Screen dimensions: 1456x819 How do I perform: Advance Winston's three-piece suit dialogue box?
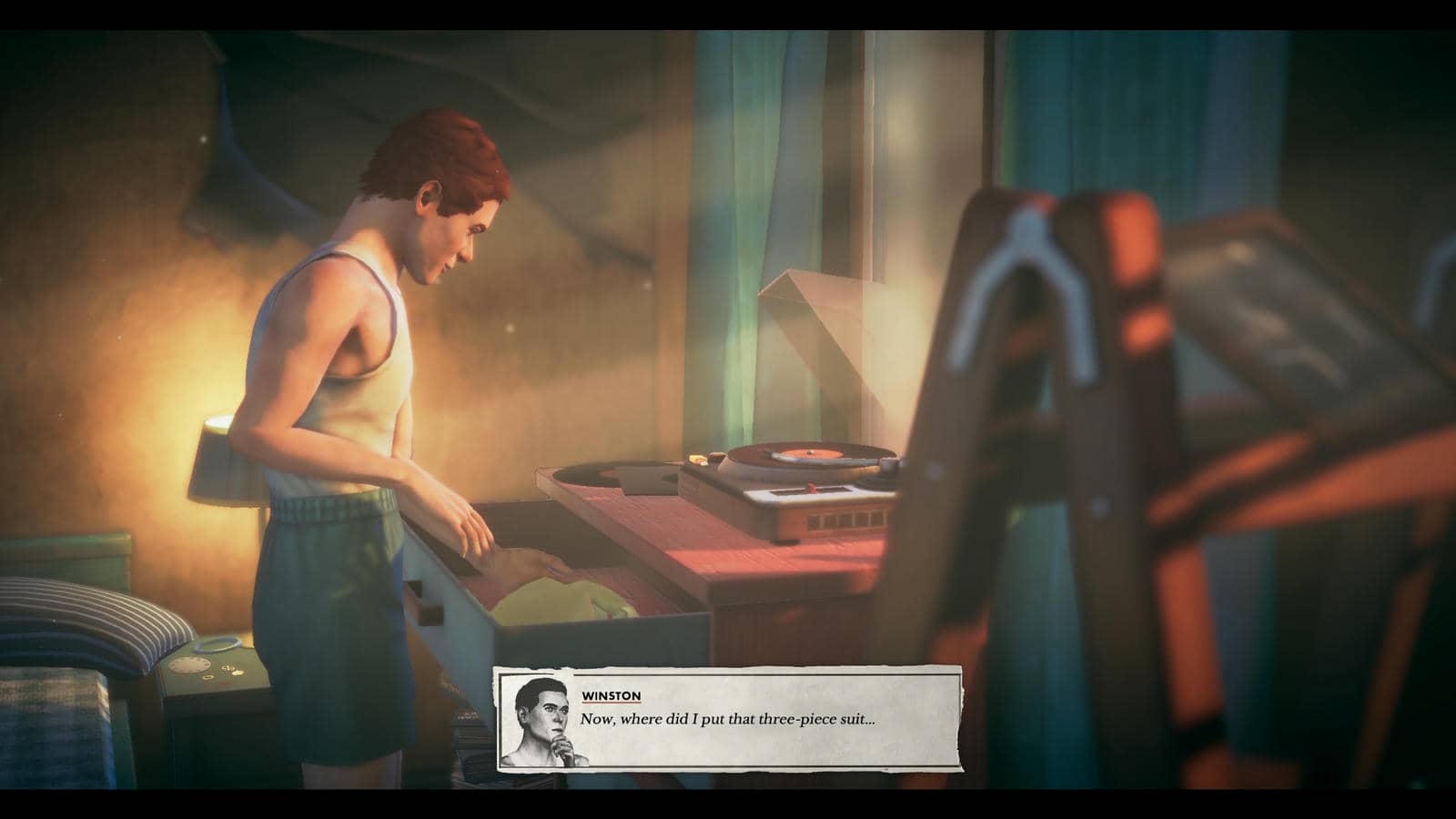coord(728,719)
